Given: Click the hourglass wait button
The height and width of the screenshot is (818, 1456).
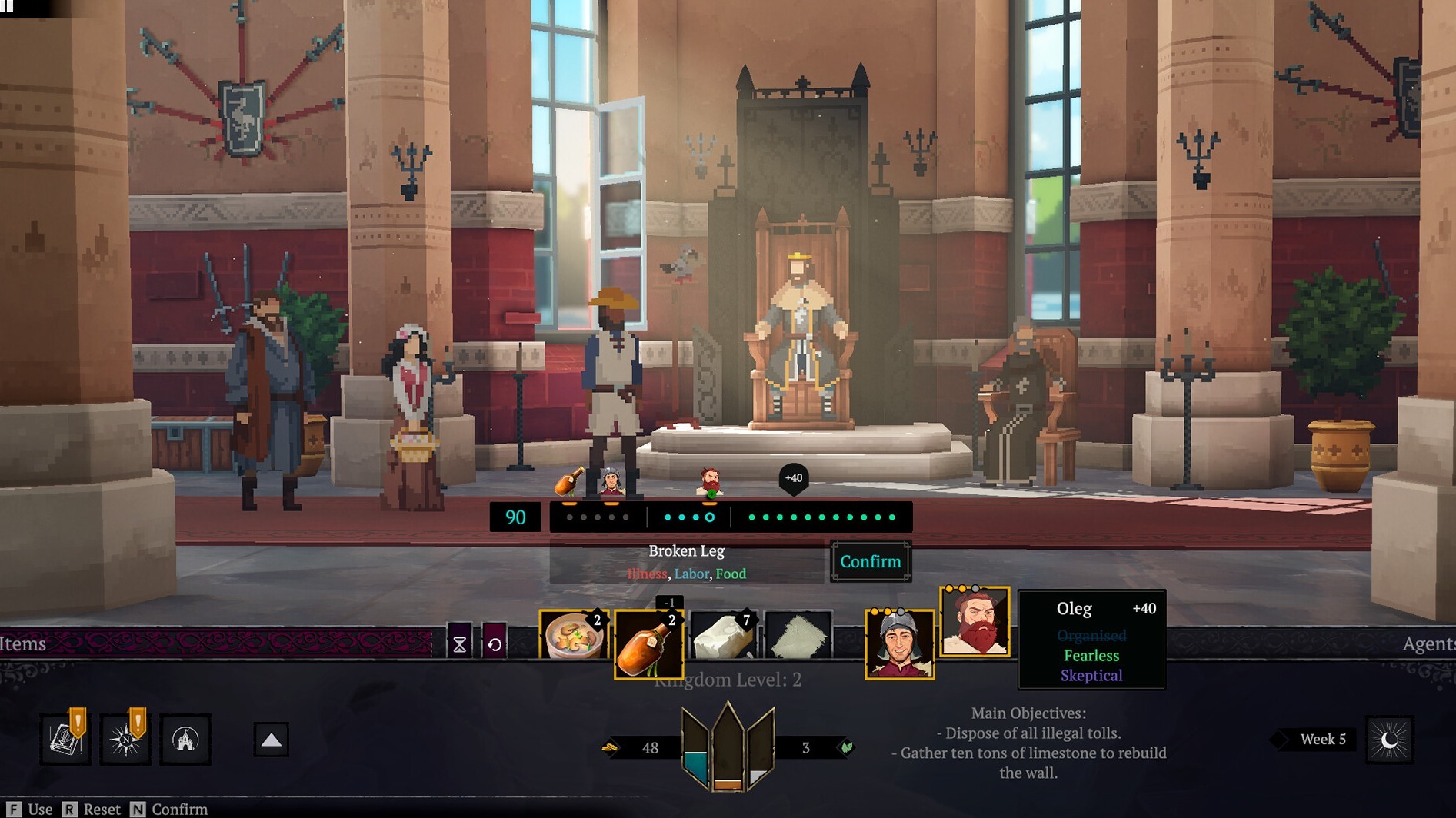Looking at the screenshot, I should [x=459, y=643].
